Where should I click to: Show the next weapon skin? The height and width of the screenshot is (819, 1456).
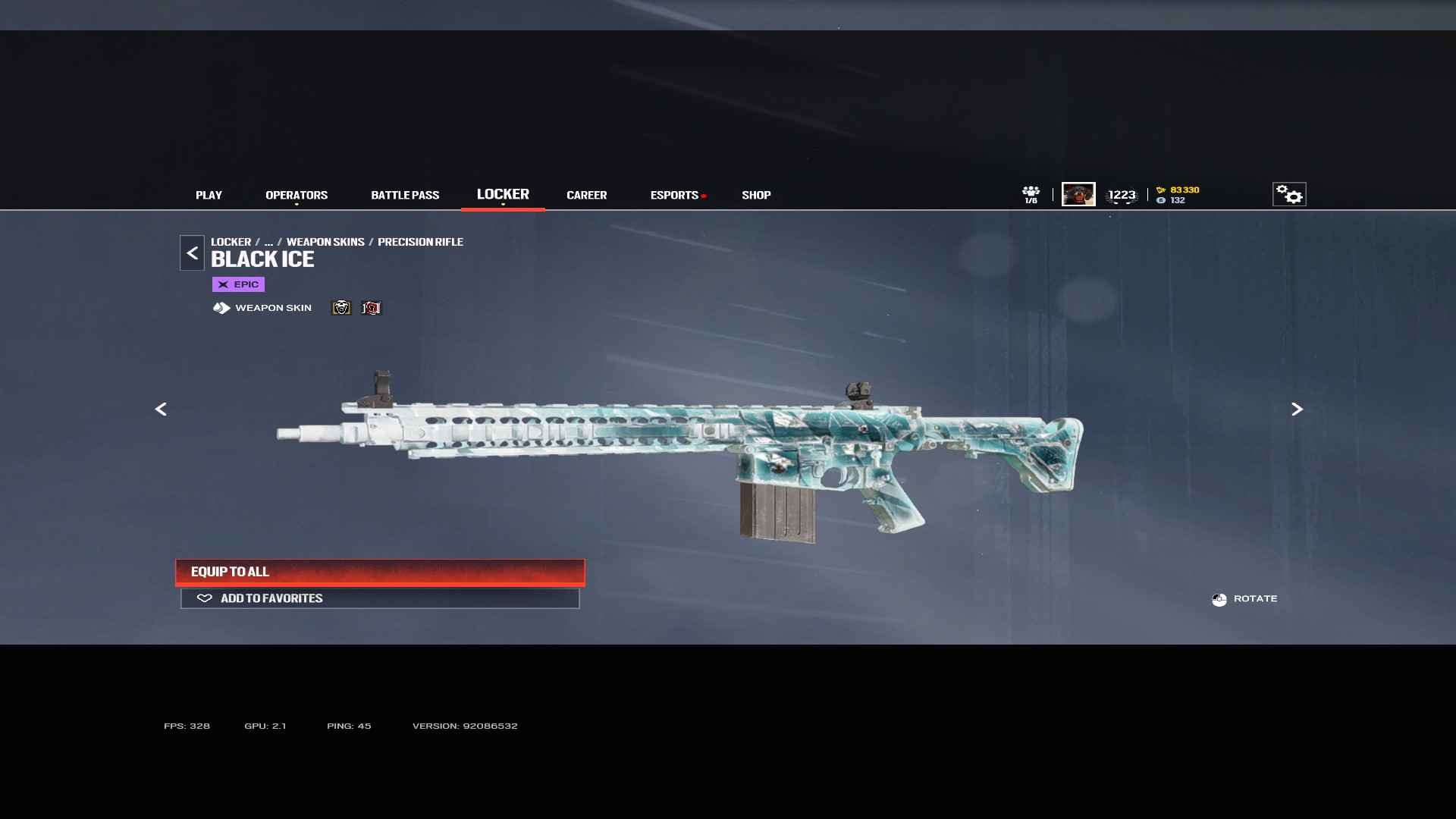[x=1297, y=409]
